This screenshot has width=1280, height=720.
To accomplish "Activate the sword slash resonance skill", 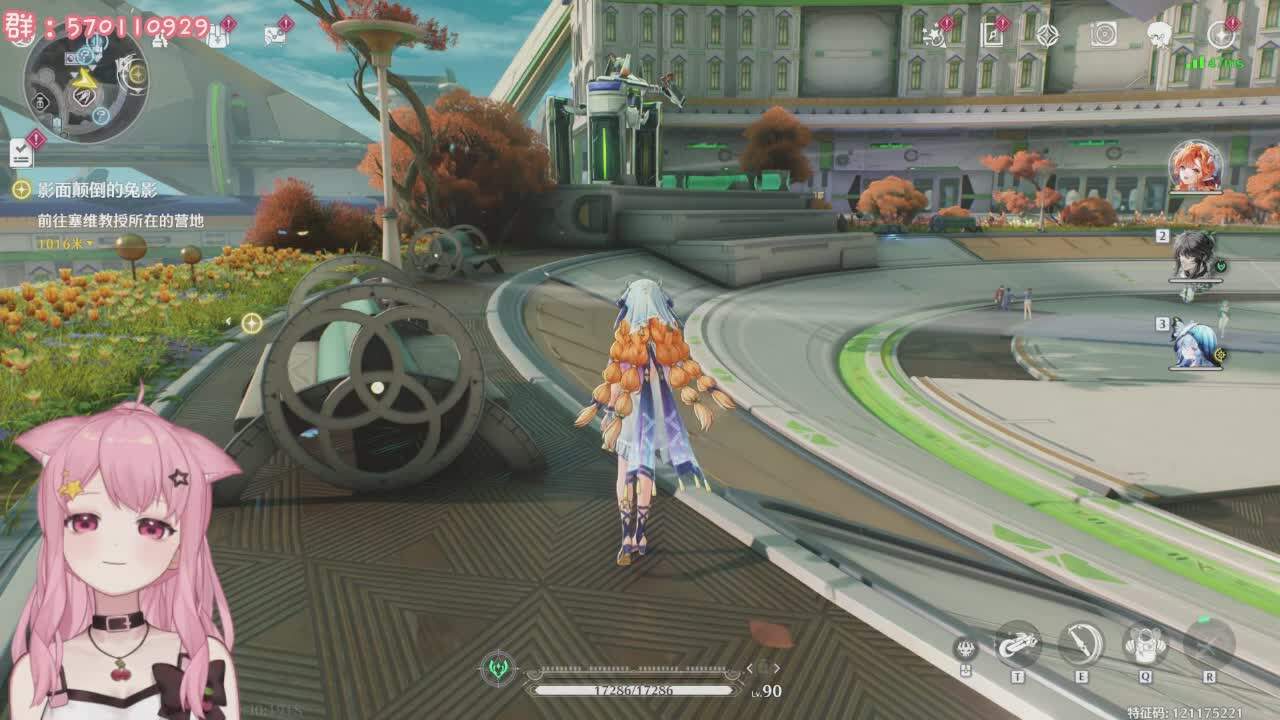I will pyautogui.click(x=1081, y=644).
